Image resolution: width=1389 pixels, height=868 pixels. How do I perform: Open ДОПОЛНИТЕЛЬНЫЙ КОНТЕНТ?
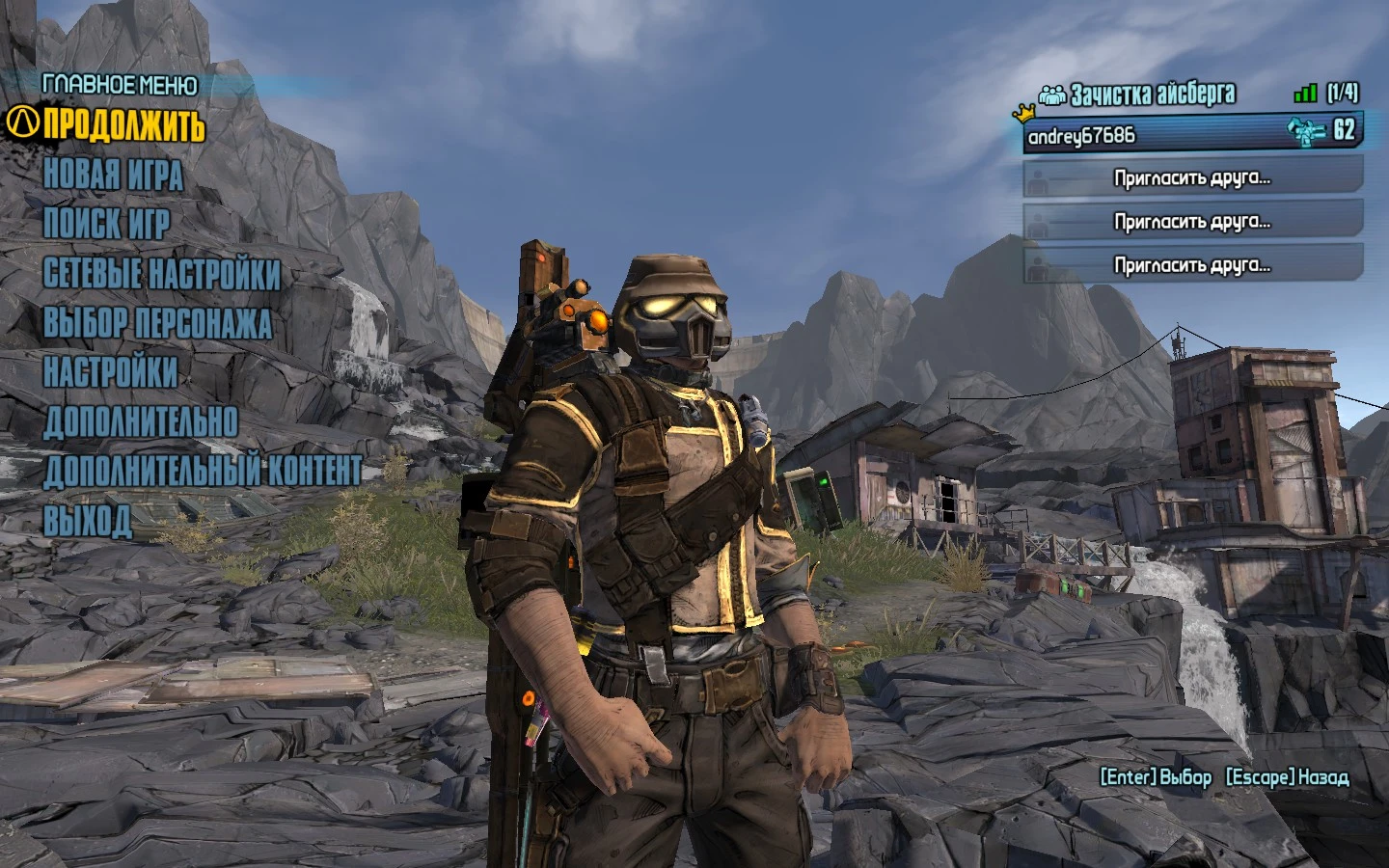[x=201, y=471]
